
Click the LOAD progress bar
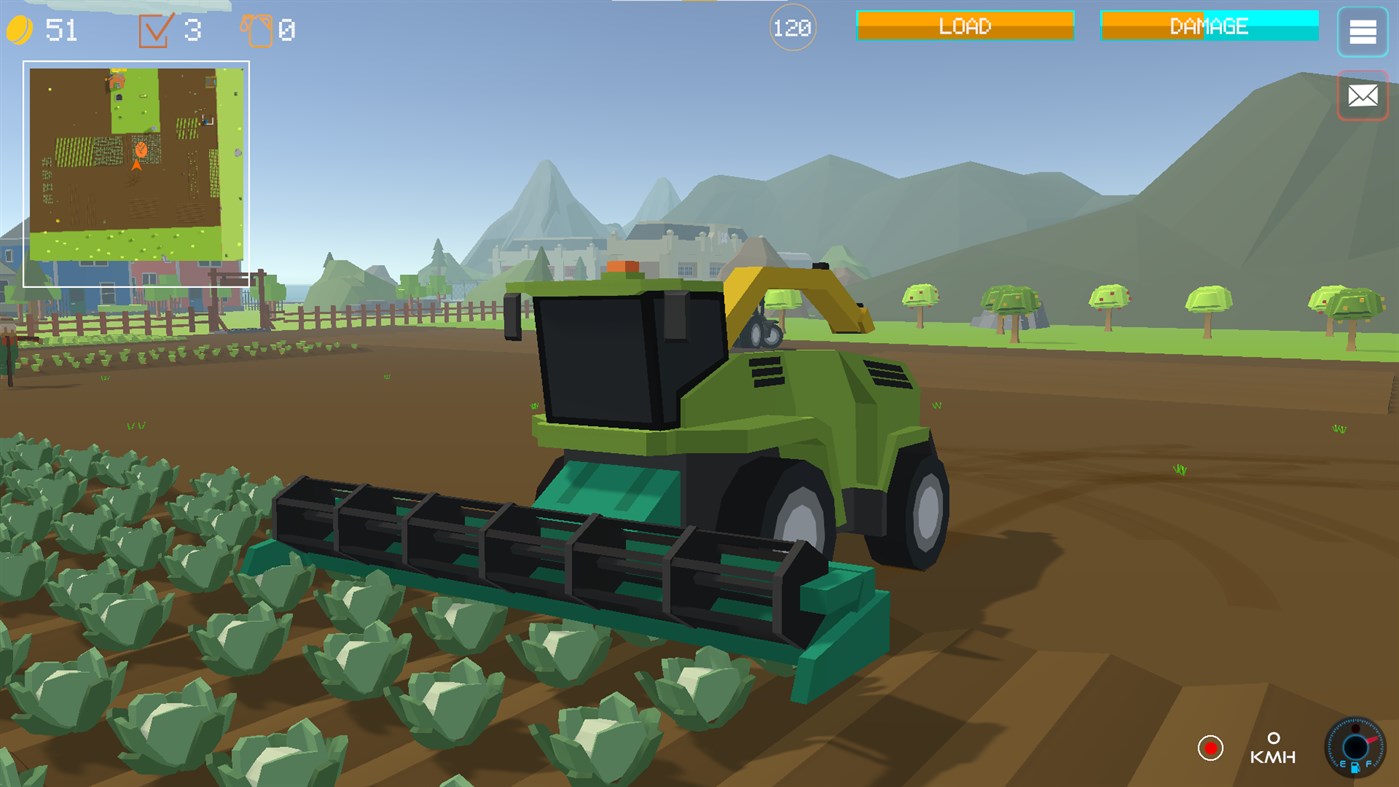[x=964, y=25]
